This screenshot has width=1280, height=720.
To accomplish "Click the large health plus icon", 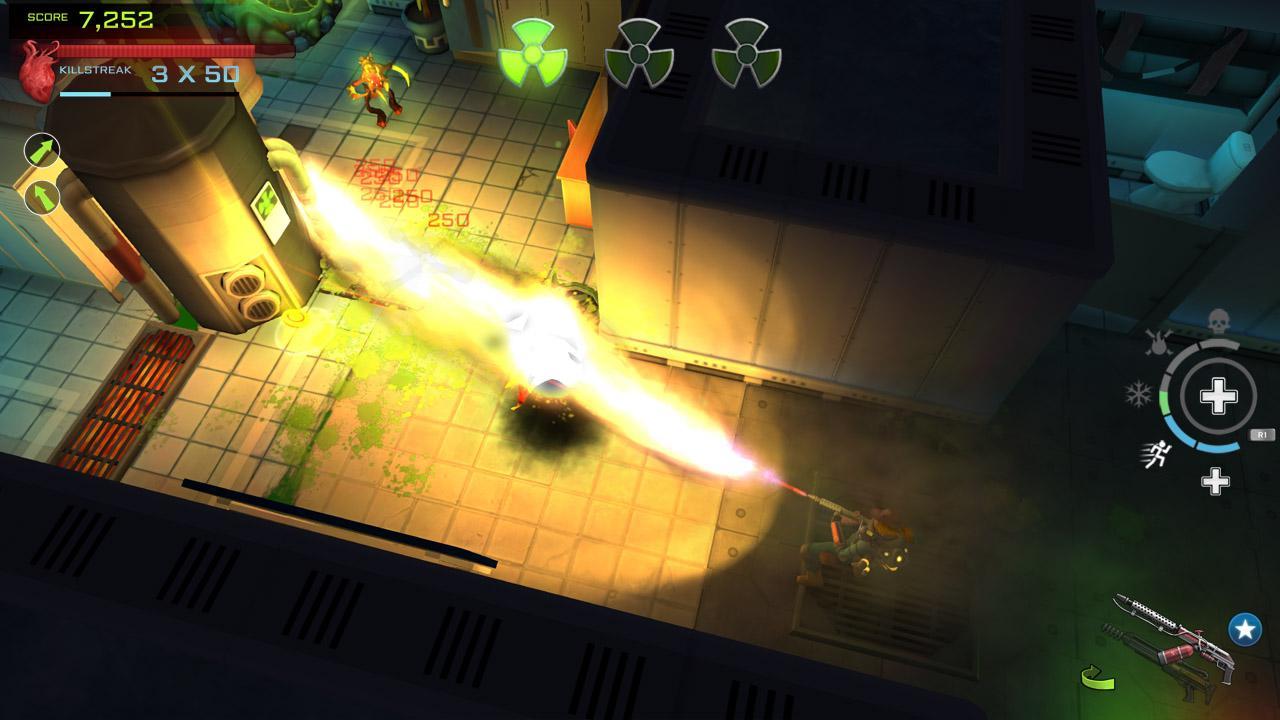I will pyautogui.click(x=1218, y=396).
